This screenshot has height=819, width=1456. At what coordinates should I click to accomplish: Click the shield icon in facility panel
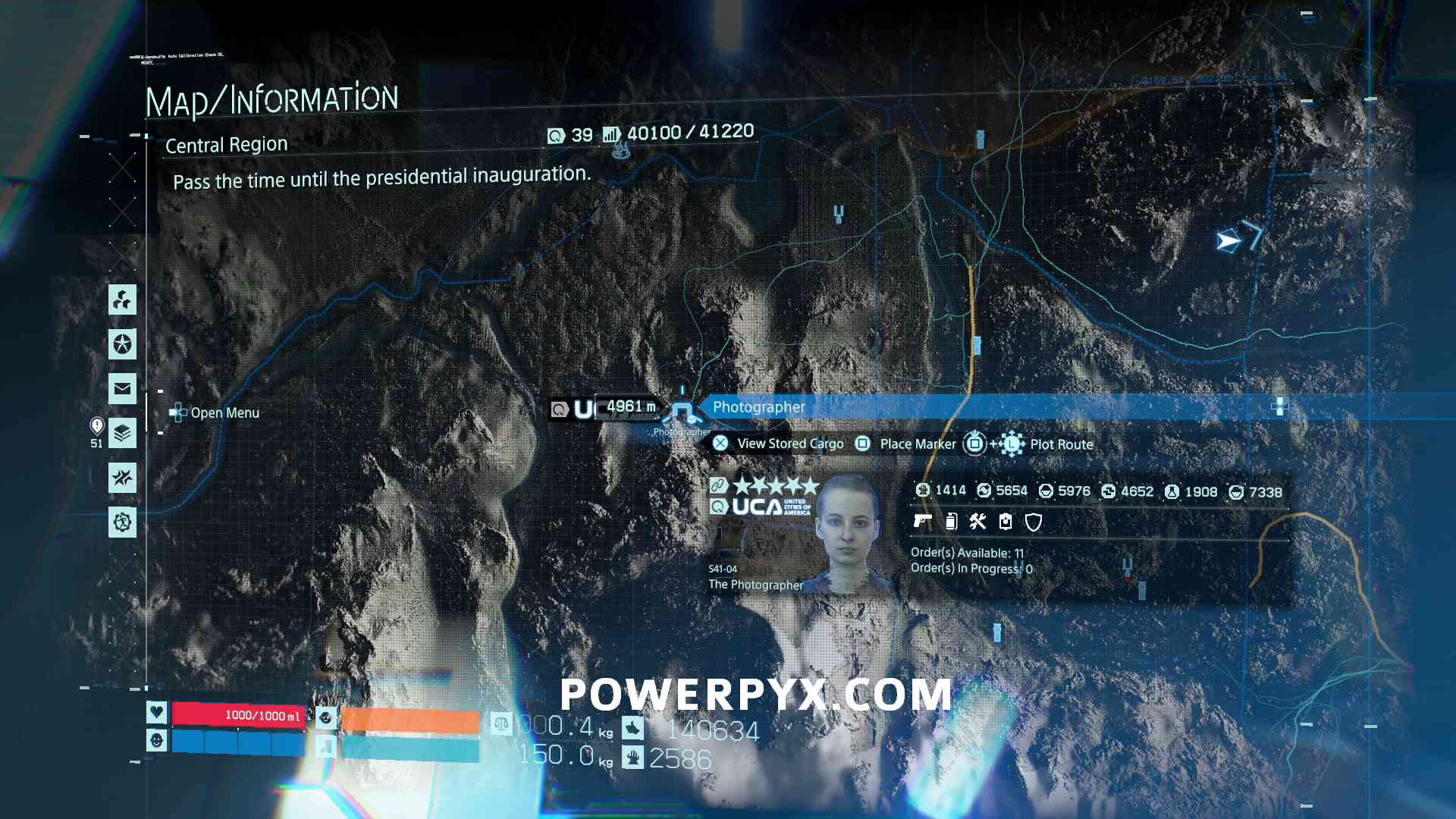1033,522
